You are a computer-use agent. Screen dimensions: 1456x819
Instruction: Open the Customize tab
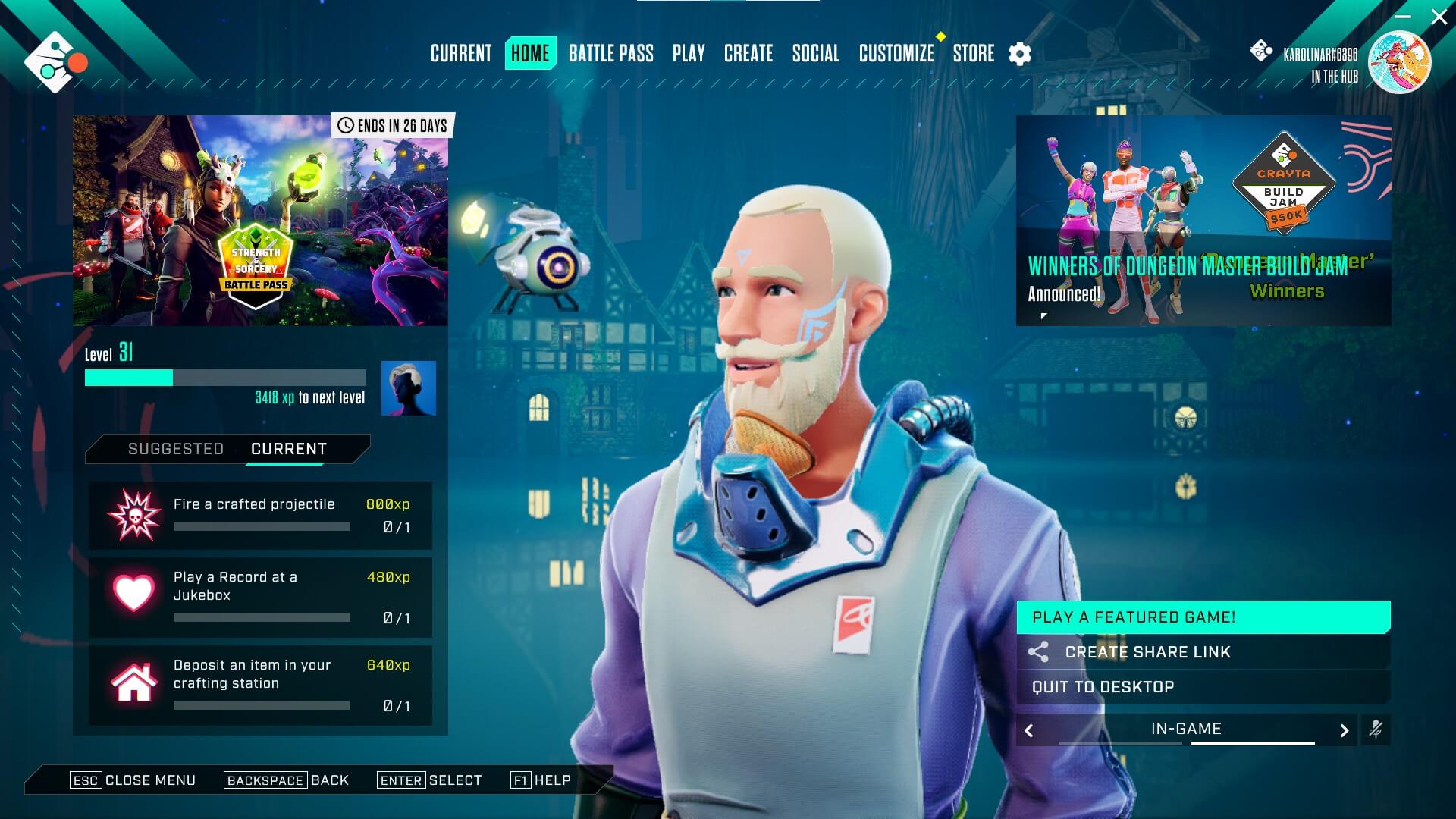896,54
